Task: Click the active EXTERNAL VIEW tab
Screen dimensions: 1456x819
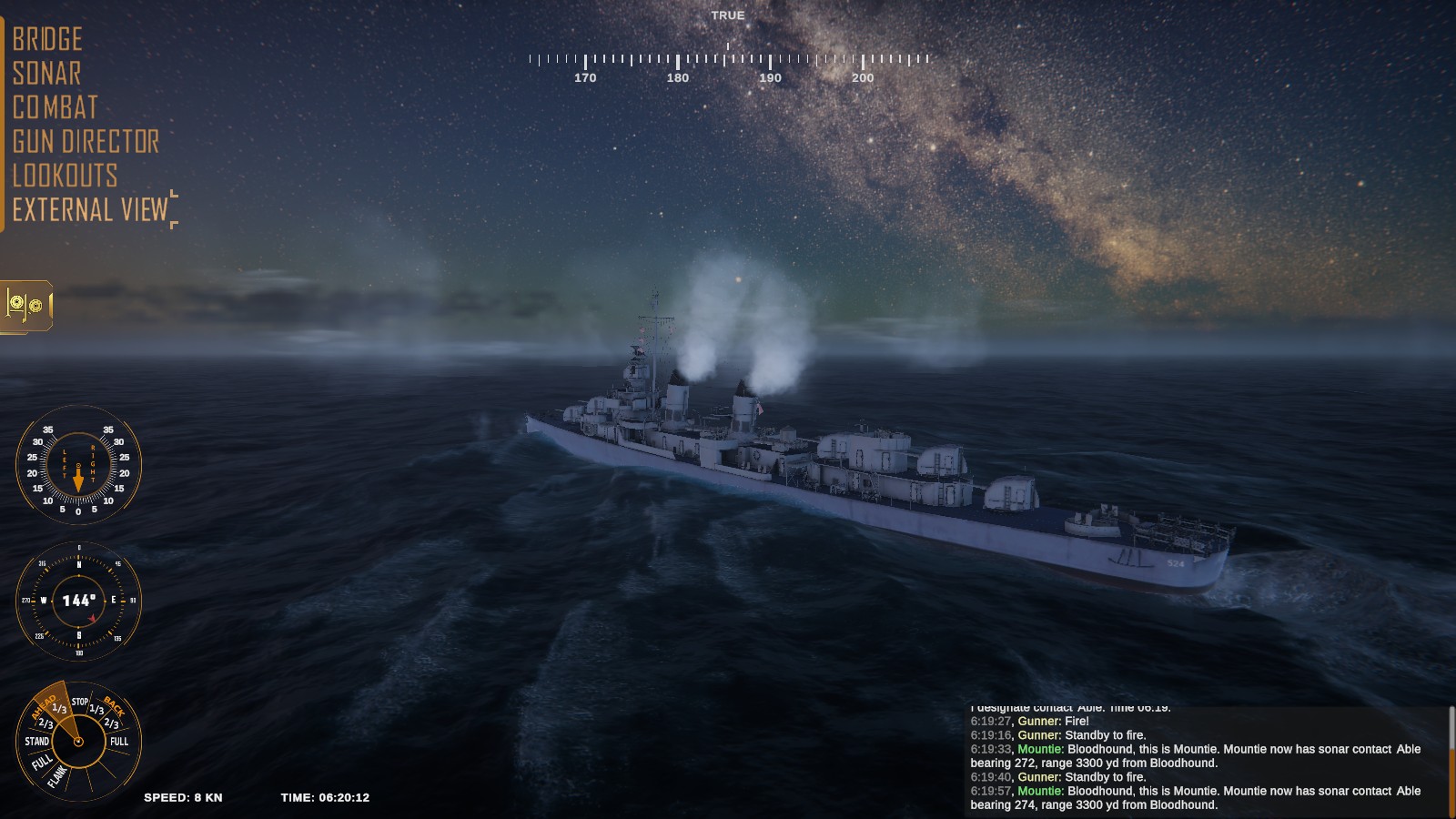Action: tap(89, 208)
